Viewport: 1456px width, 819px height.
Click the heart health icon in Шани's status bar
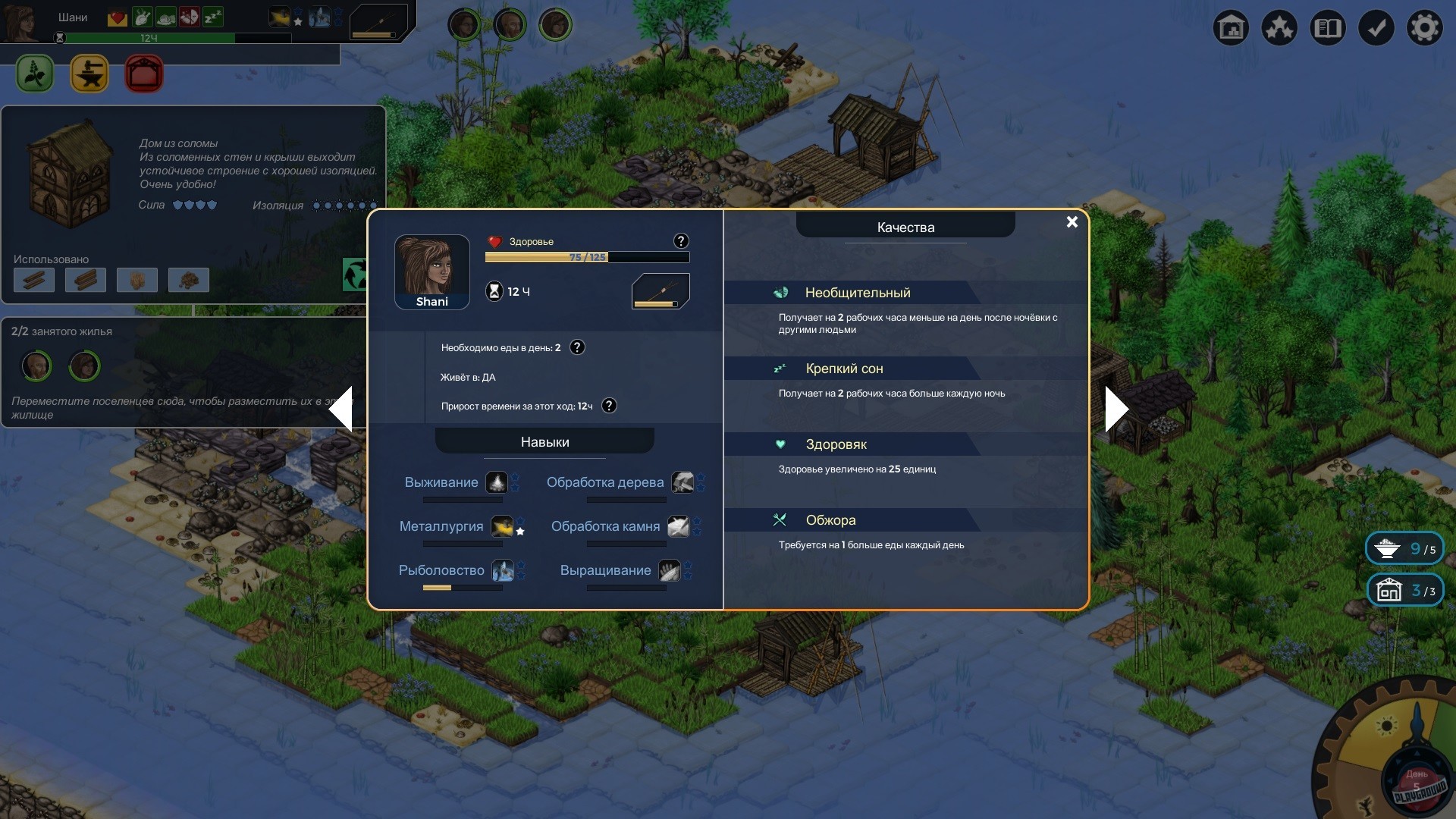coord(117,17)
